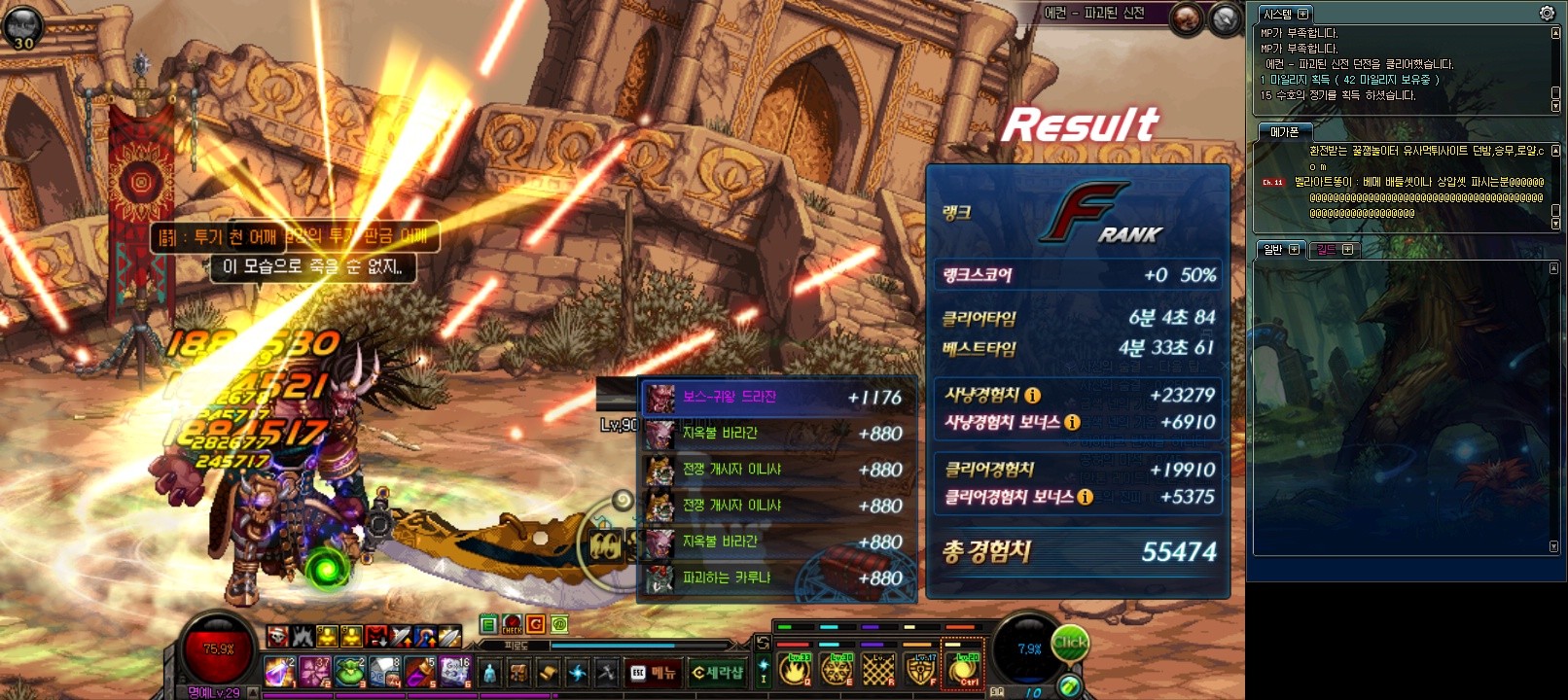
Task: Activate the shield crest skill on F
Action: pos(920,669)
